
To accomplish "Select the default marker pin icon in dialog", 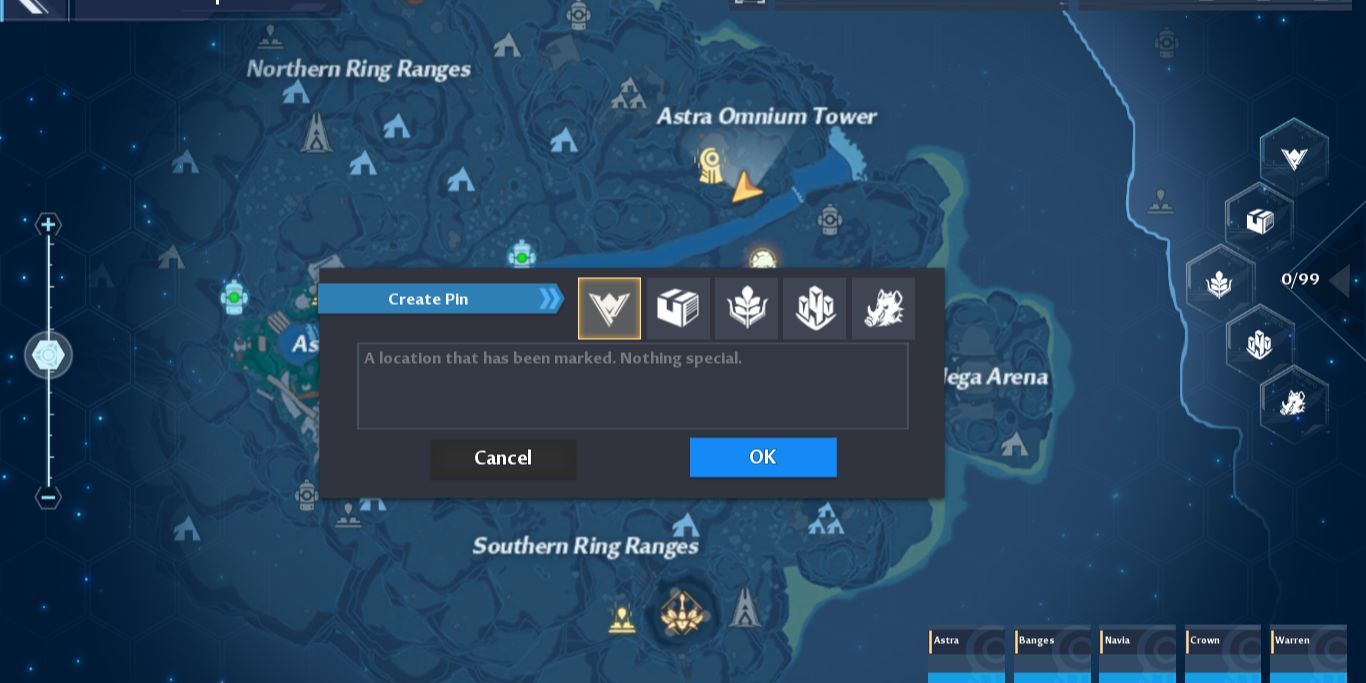I will (609, 308).
